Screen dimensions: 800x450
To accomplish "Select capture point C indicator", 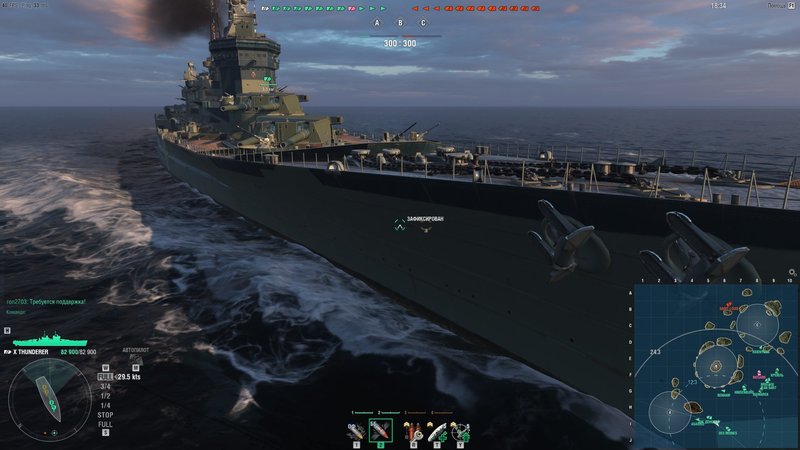I will 423,22.
